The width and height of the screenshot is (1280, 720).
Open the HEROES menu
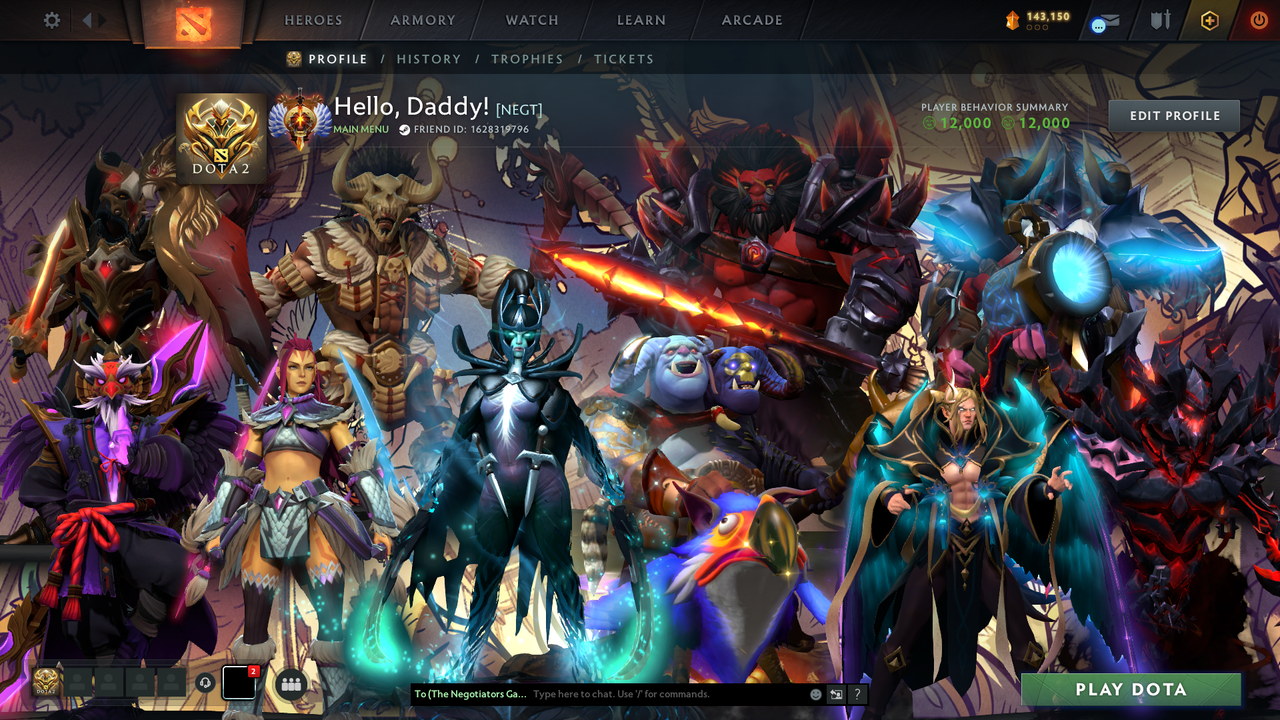pos(313,20)
